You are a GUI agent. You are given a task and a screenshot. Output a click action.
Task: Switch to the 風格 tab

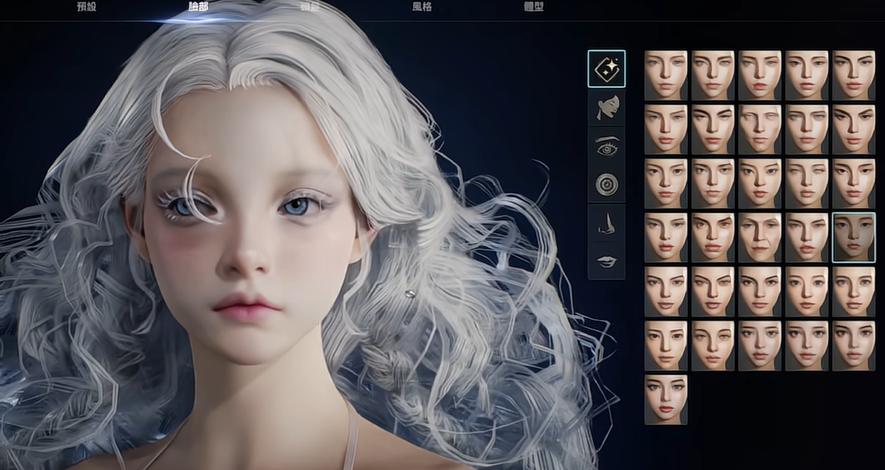[x=422, y=7]
